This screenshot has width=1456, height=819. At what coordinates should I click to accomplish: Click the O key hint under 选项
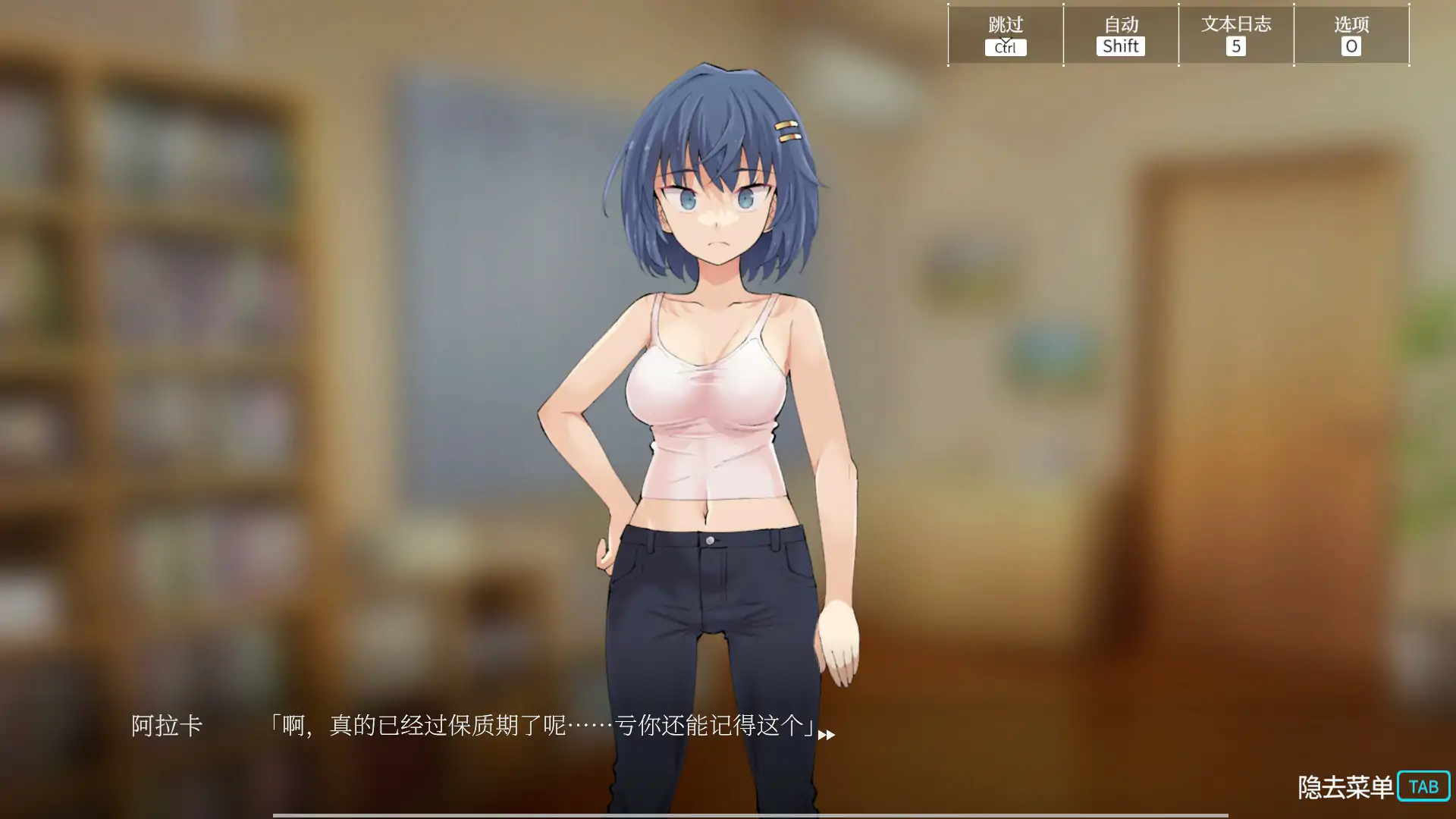pyautogui.click(x=1351, y=46)
